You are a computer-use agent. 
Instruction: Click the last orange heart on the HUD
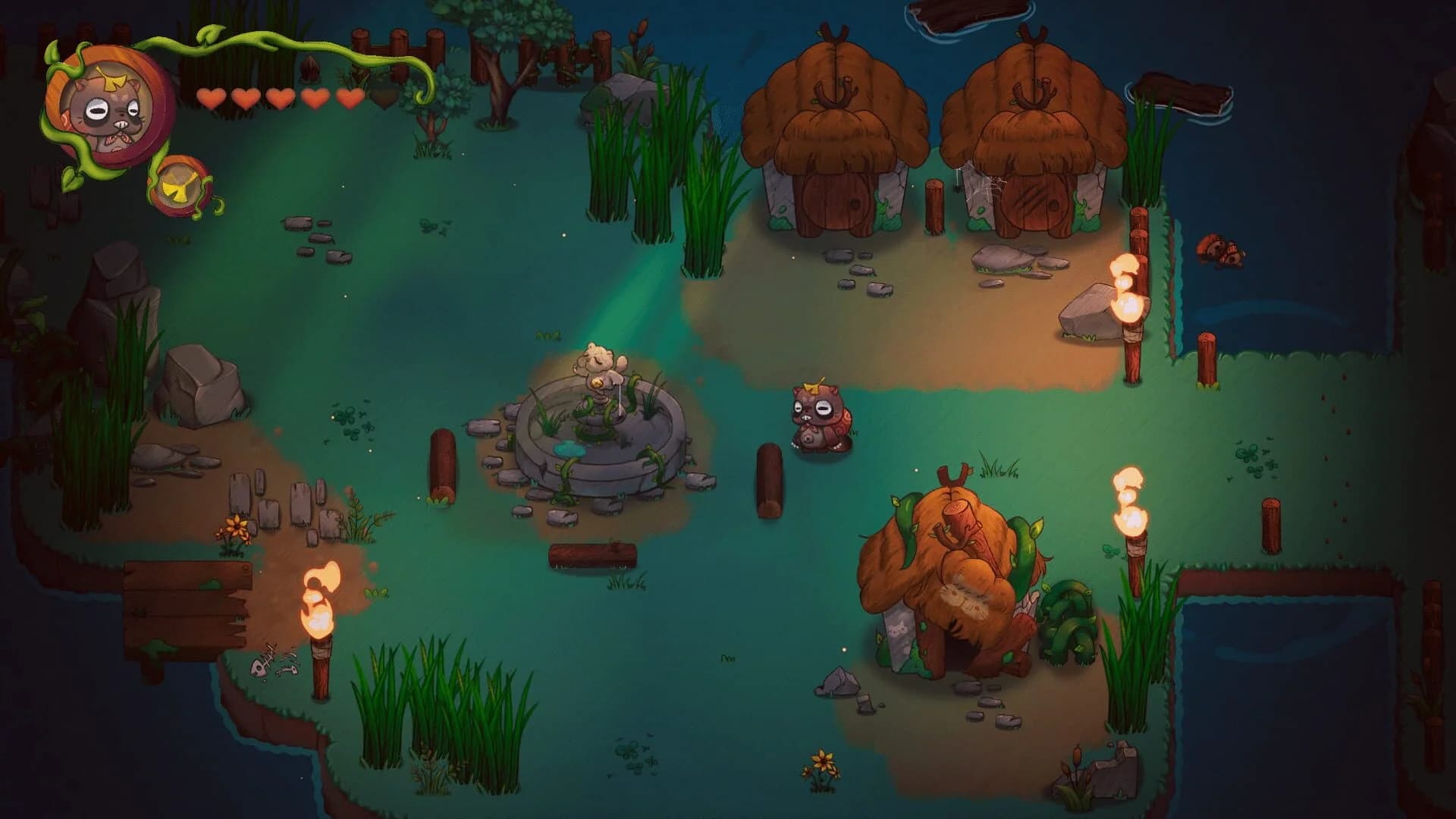349,99
